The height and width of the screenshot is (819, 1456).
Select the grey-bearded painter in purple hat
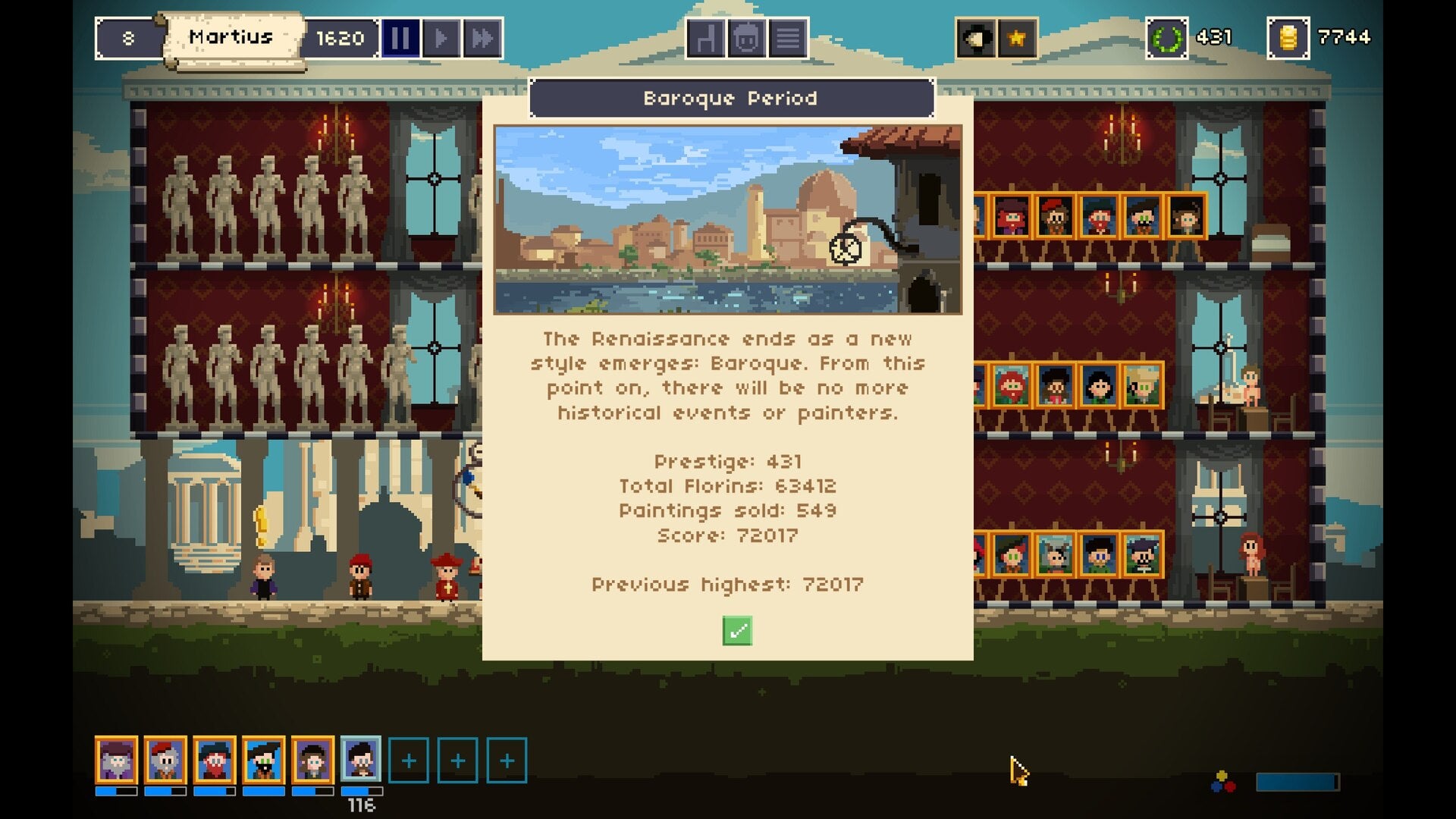[116, 760]
